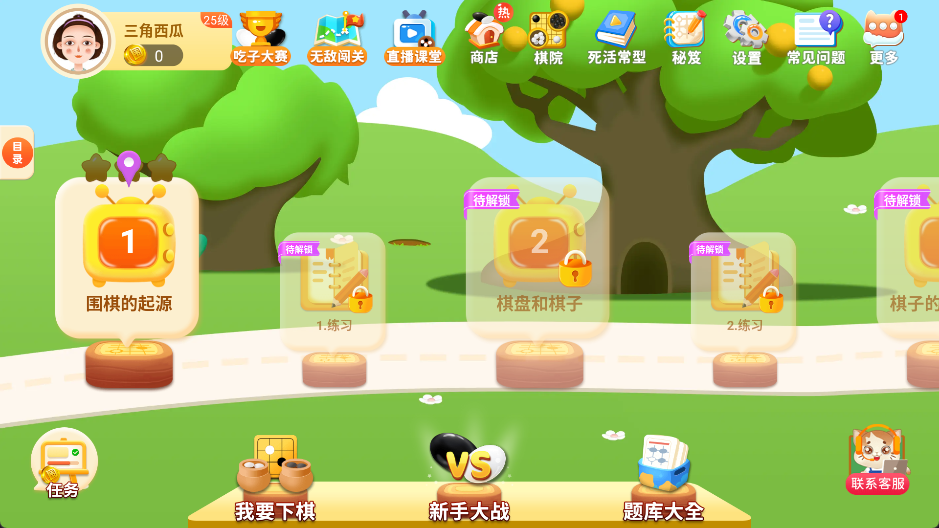
Task: Open 死活常型 life-and-death patterns
Action: click(617, 38)
